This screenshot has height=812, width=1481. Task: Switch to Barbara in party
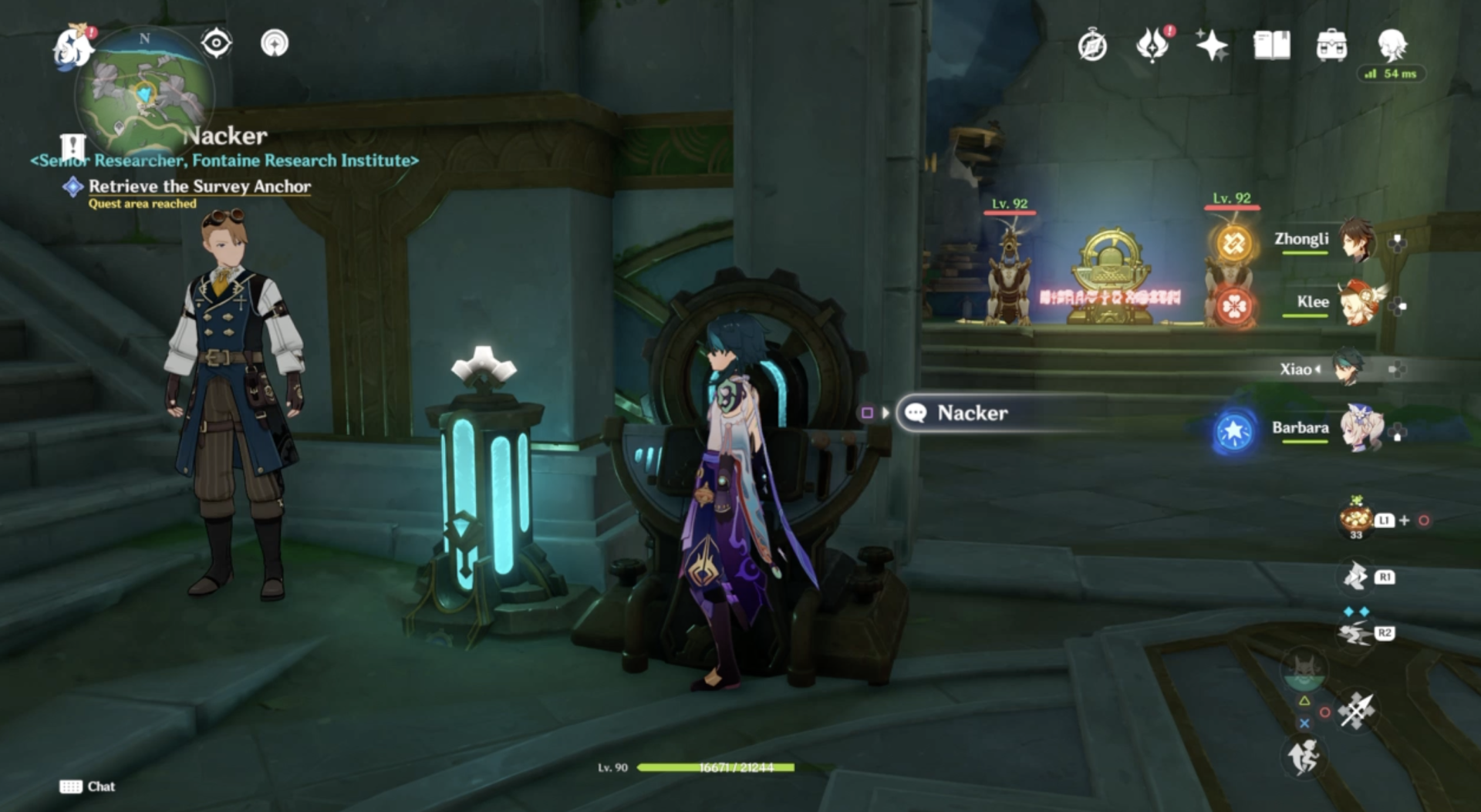pos(1360,428)
